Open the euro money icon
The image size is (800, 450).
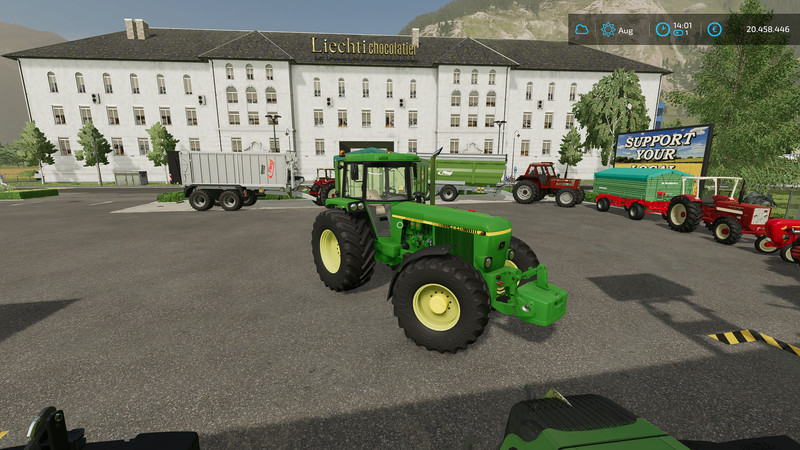point(714,30)
